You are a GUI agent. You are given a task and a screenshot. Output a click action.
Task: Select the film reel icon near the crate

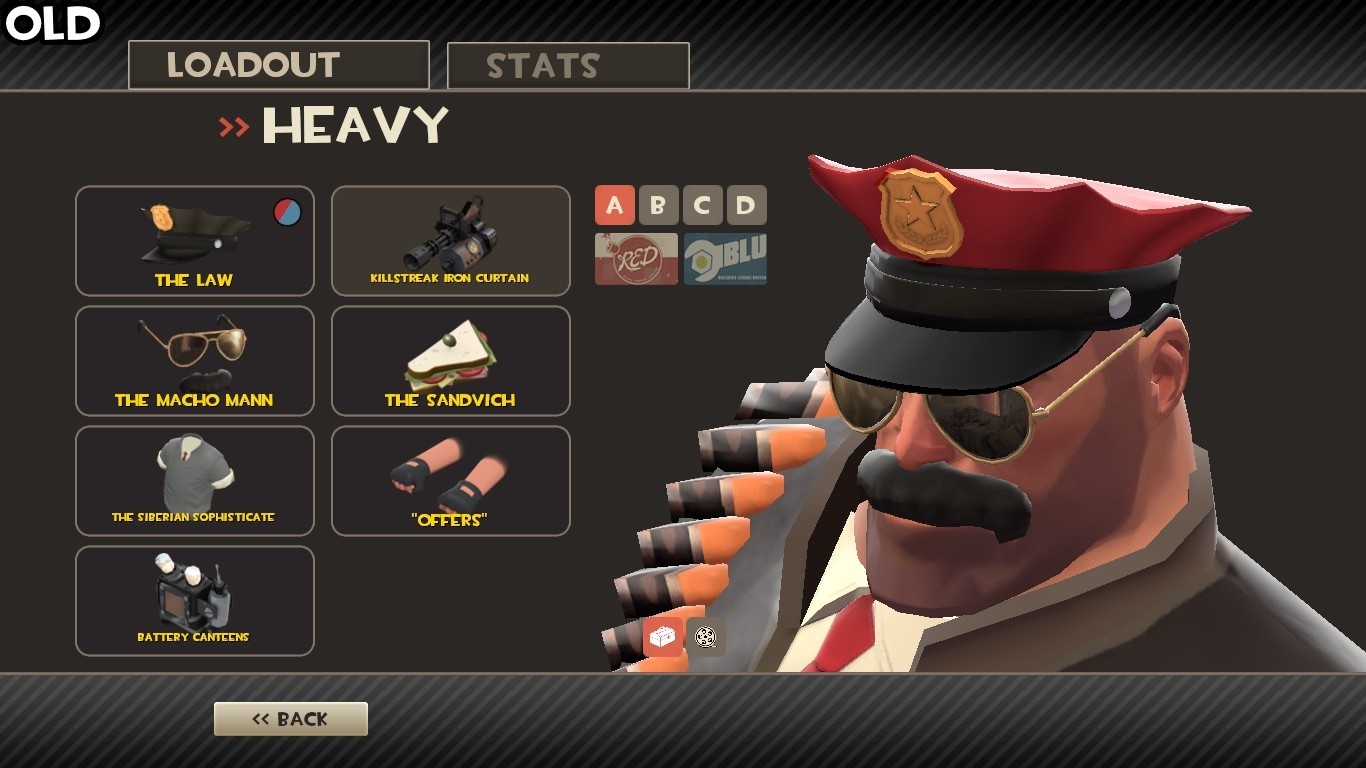point(706,637)
